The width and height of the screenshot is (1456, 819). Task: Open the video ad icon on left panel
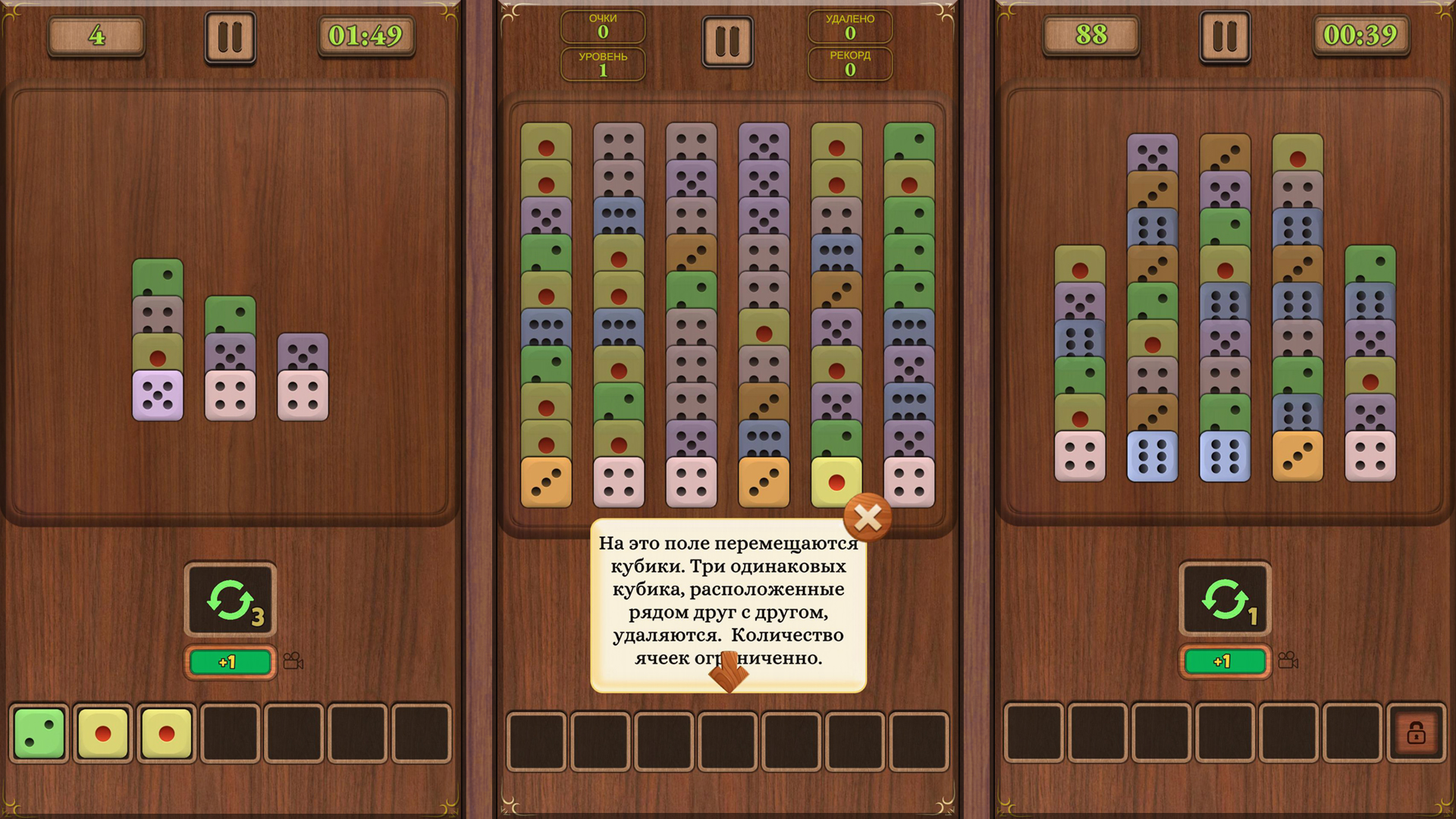(293, 661)
